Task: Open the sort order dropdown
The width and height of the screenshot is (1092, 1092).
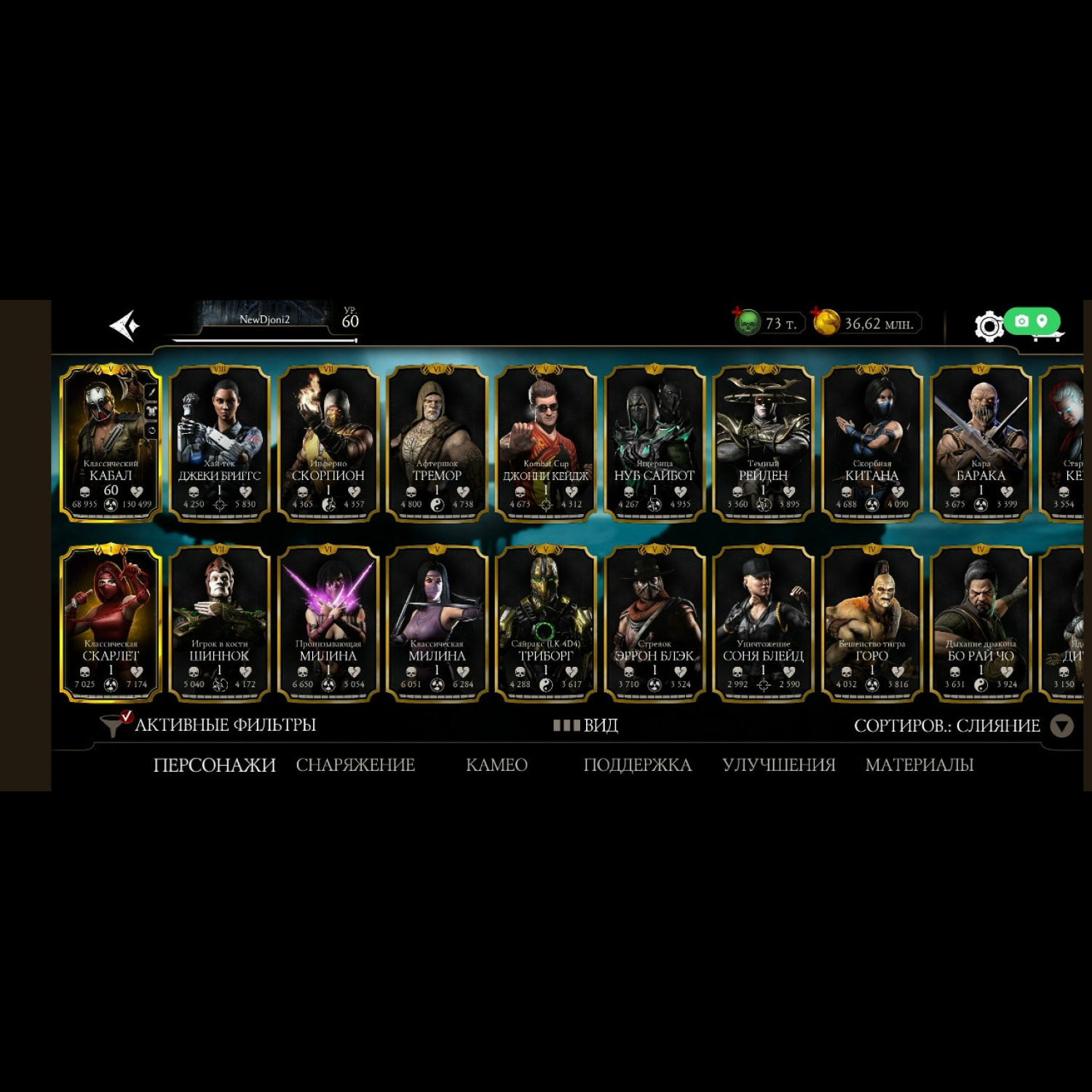Action: point(1062,726)
